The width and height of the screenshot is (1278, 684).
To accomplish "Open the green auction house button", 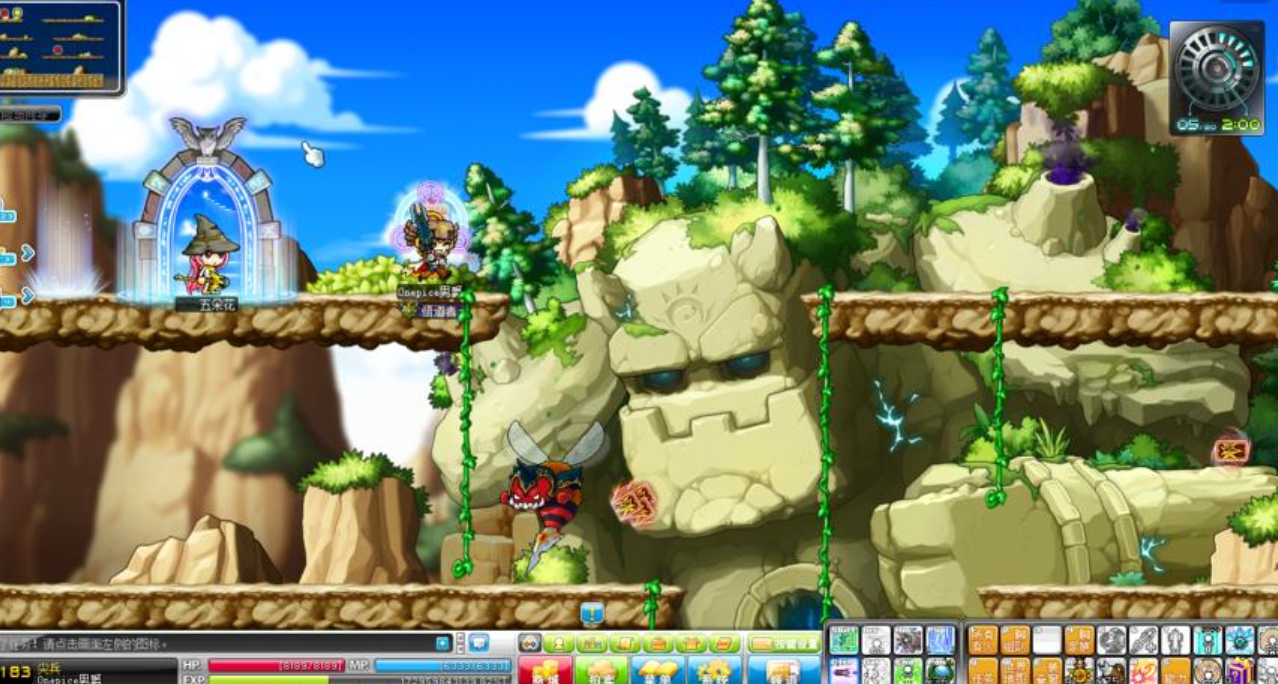I will click(601, 670).
